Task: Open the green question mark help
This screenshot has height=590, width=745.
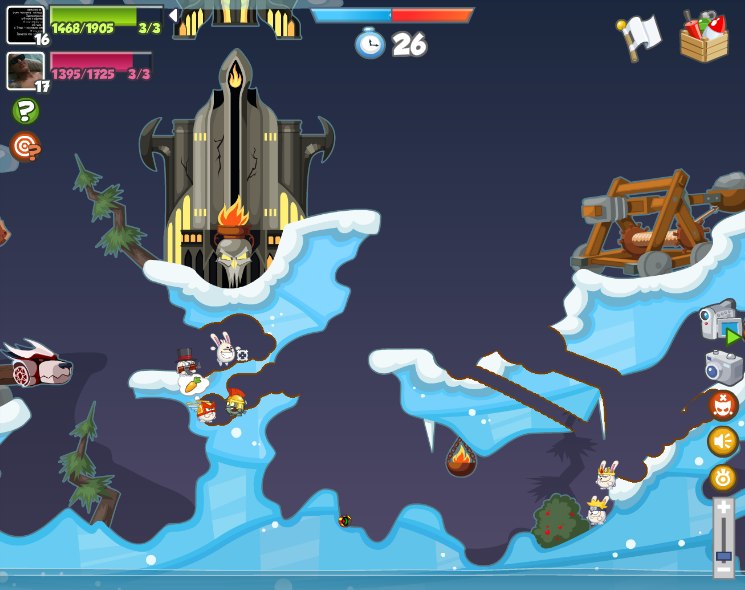Action: [25, 111]
